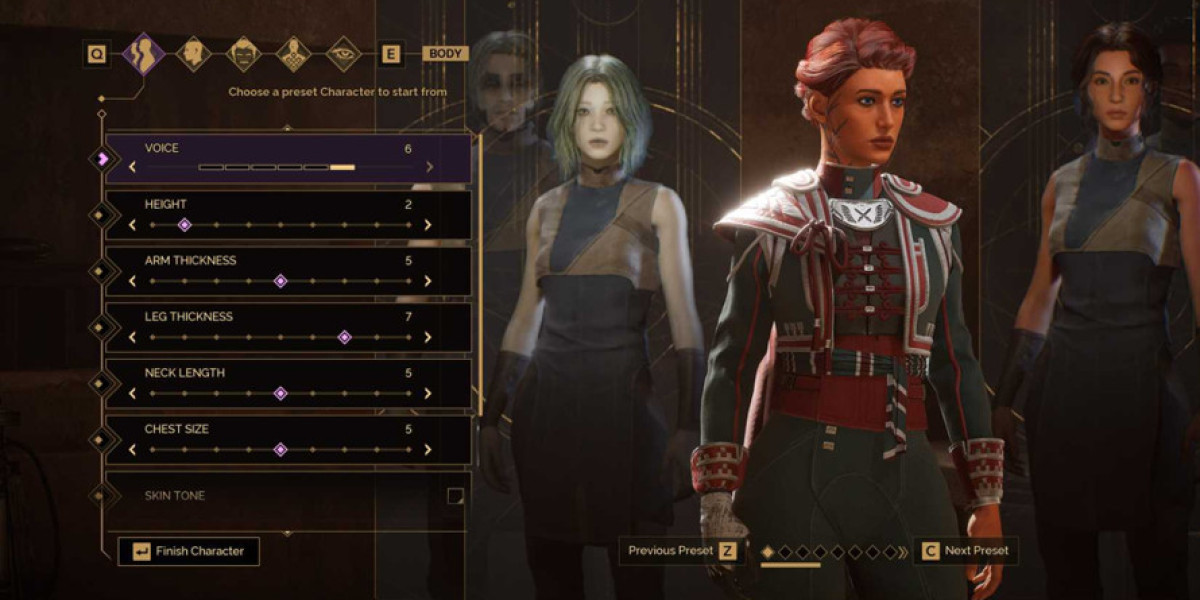
Task: Click the right arrow on Voice
Action: (430, 167)
